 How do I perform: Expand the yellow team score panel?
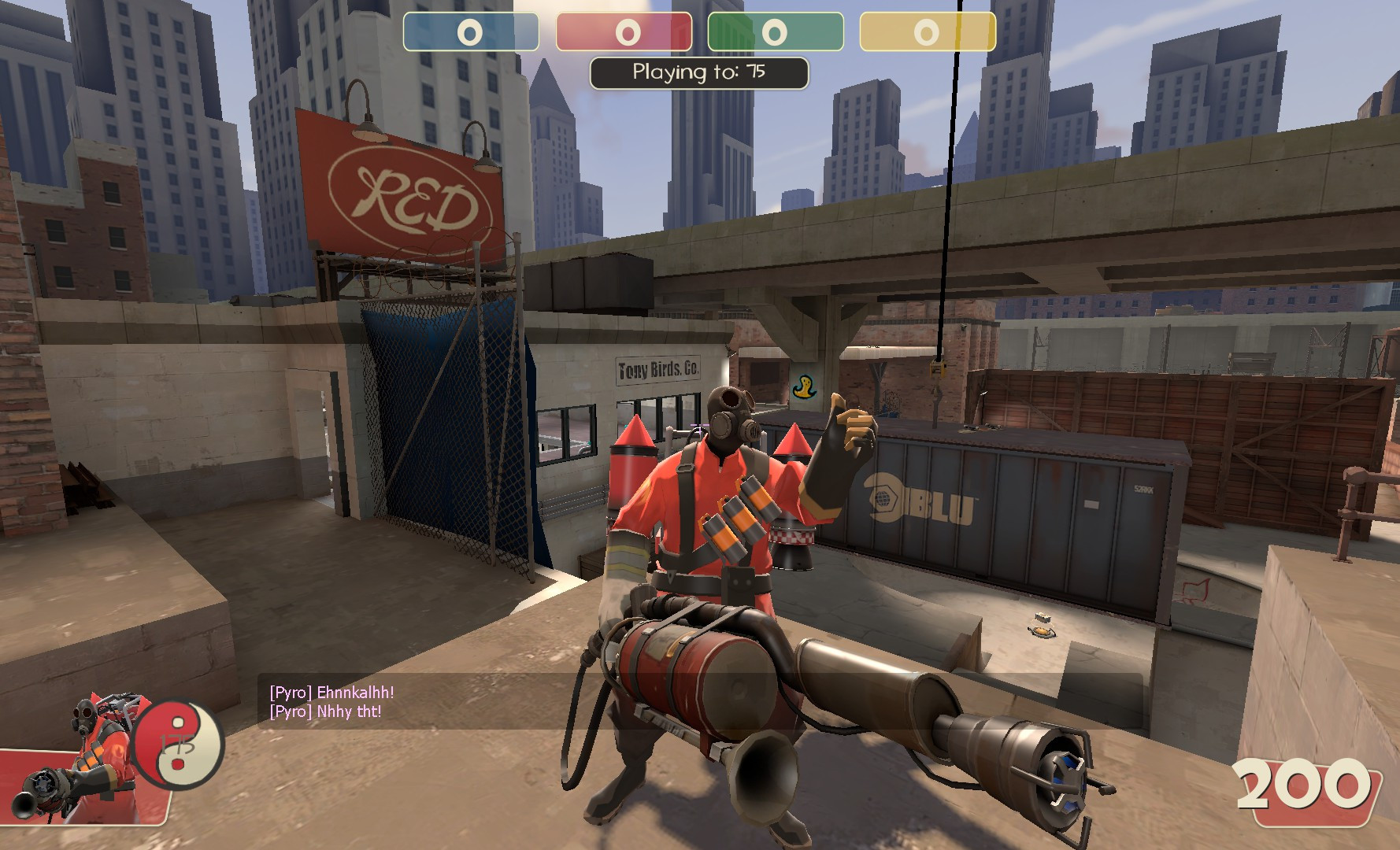[x=927, y=33]
